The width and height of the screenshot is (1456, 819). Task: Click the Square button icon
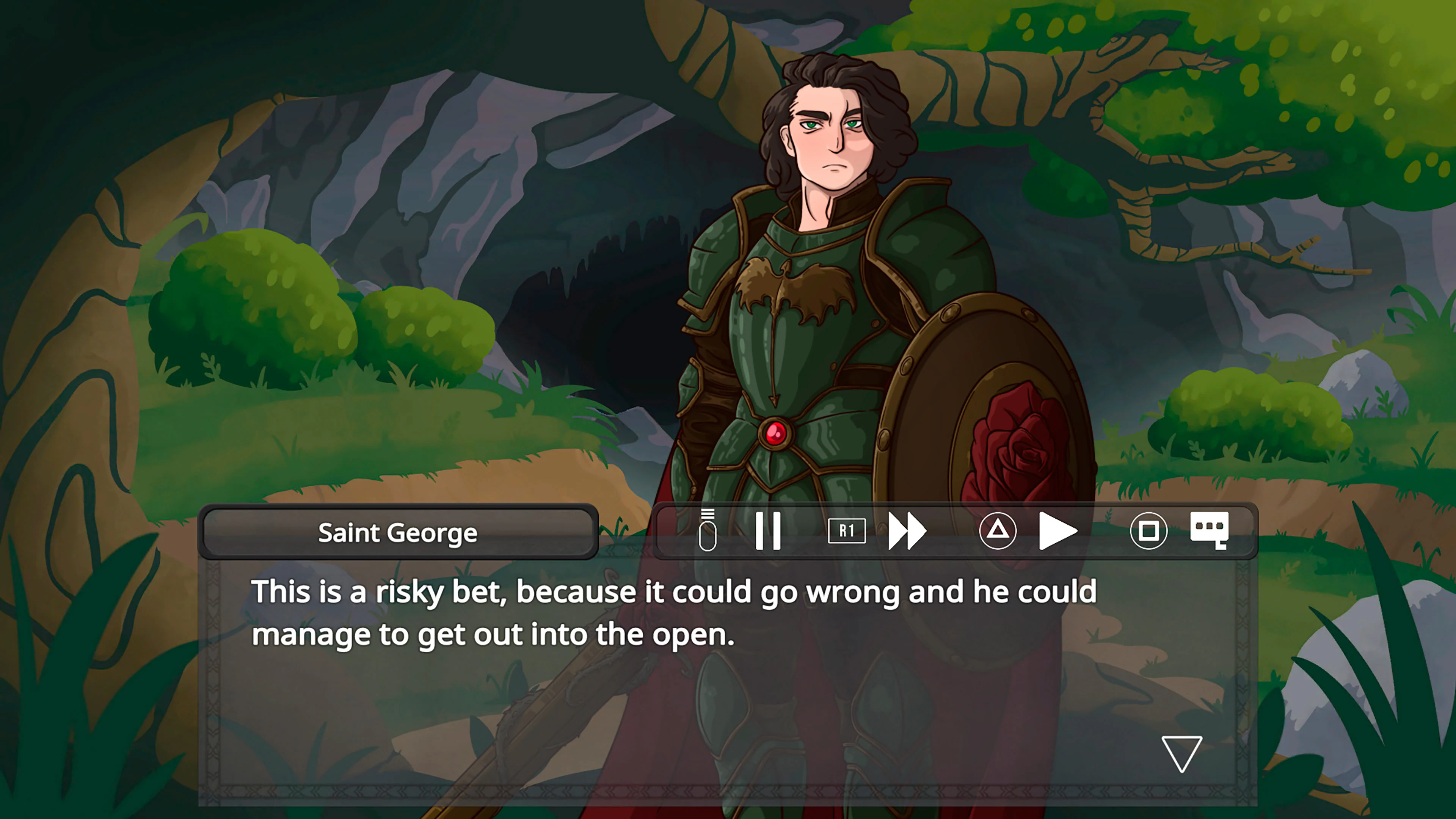[1150, 530]
